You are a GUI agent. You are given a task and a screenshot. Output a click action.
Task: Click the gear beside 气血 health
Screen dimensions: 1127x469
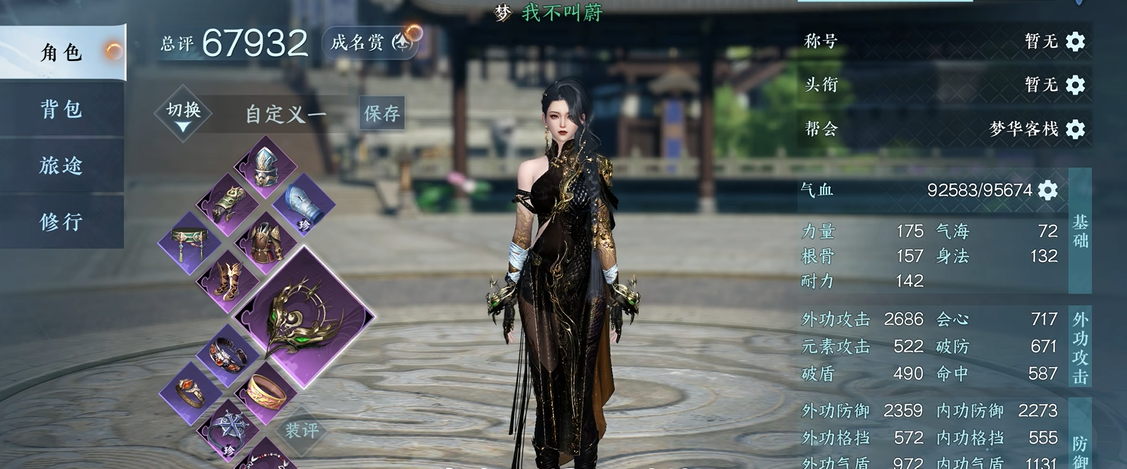[x=1047, y=190]
